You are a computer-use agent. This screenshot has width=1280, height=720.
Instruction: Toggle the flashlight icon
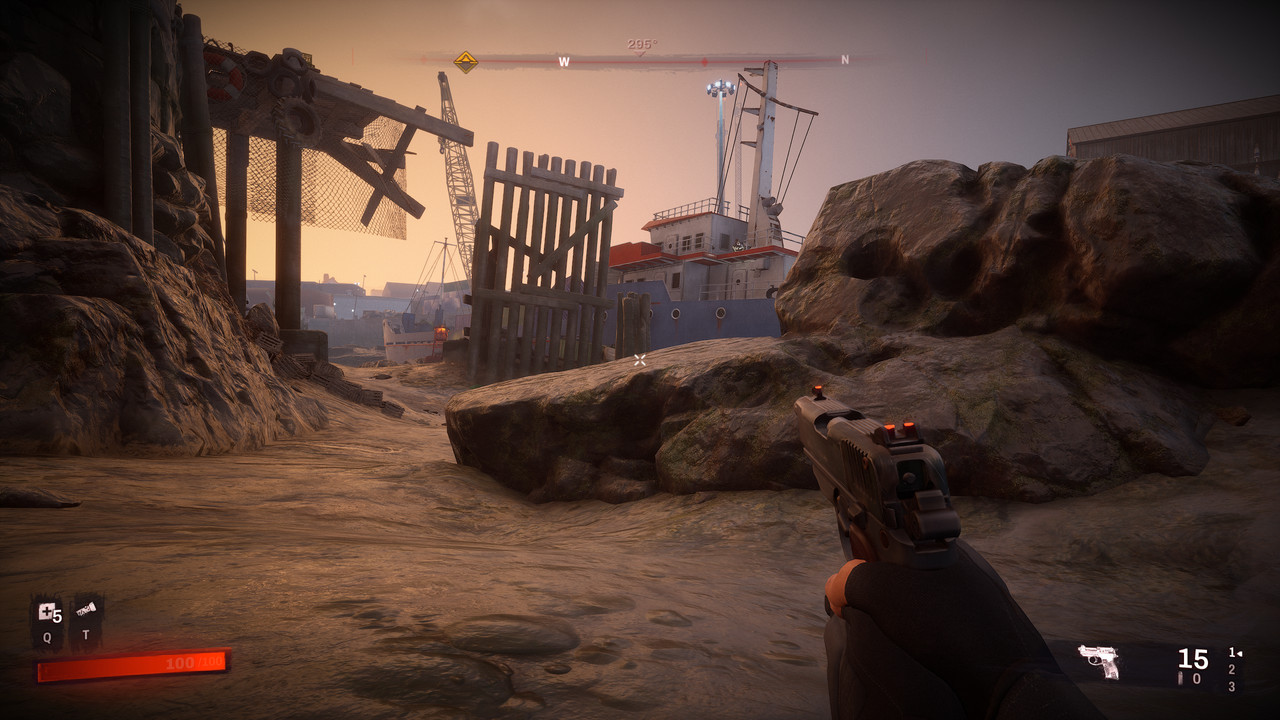tap(86, 610)
